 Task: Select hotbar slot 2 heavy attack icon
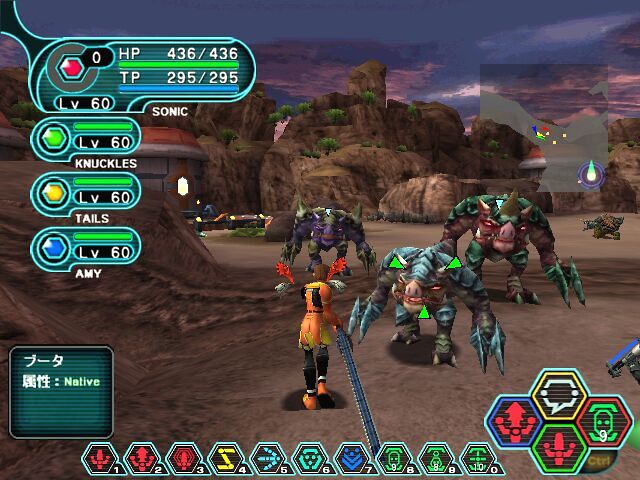(x=143, y=459)
